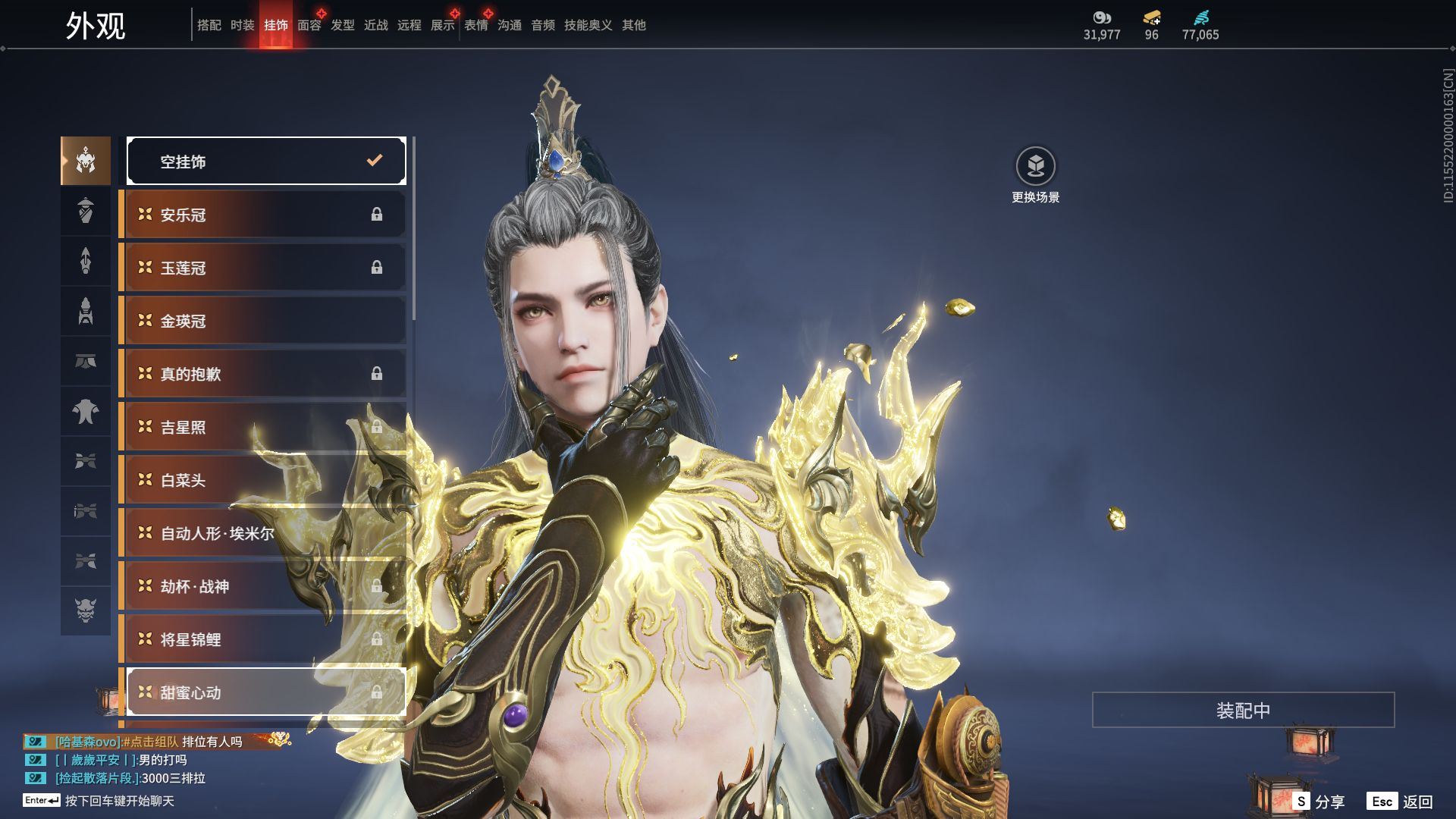Choose 自动人形·埃米尔 from the list

click(262, 533)
